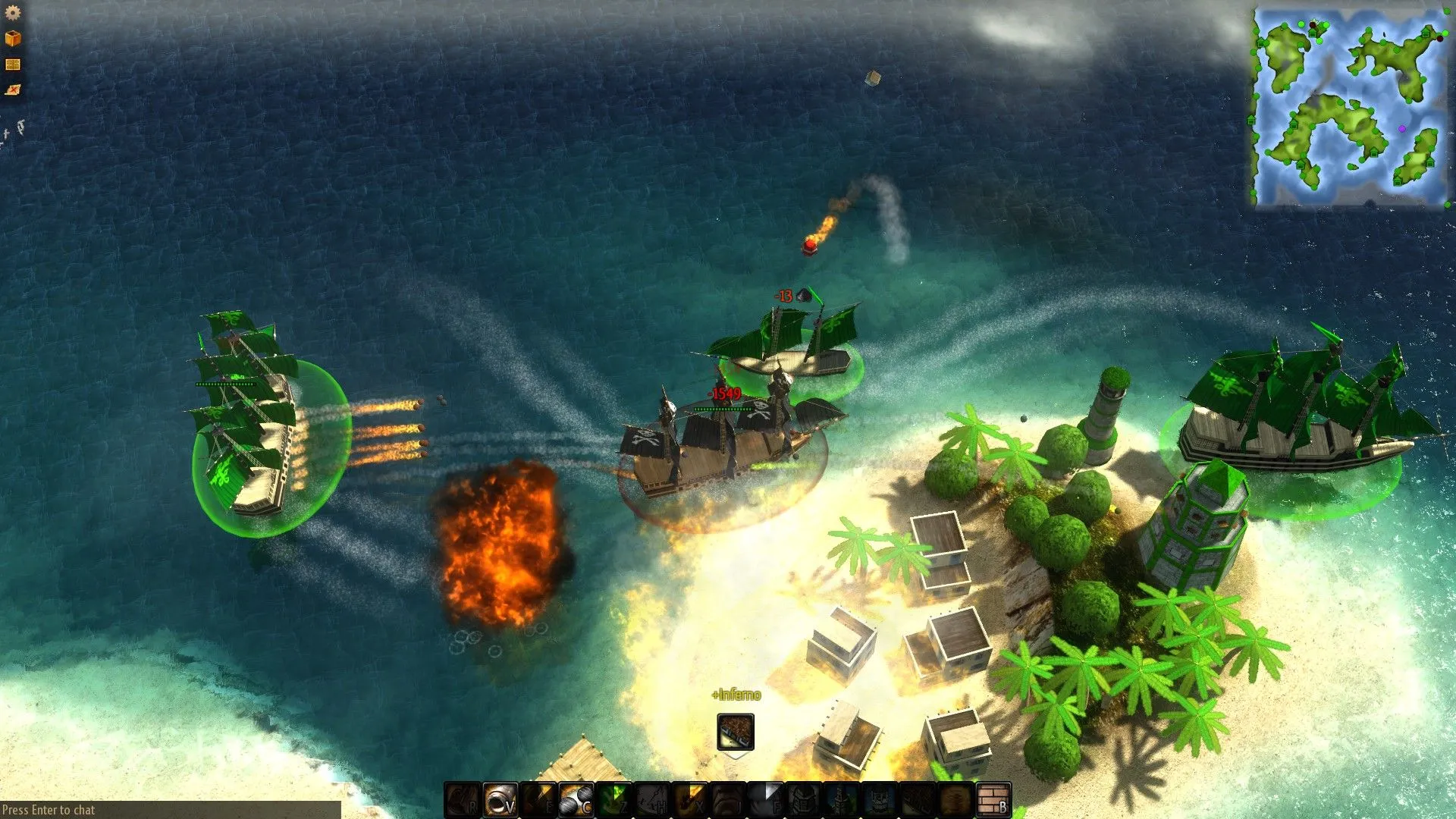Open the settings gear menu

pyautogui.click(x=13, y=12)
